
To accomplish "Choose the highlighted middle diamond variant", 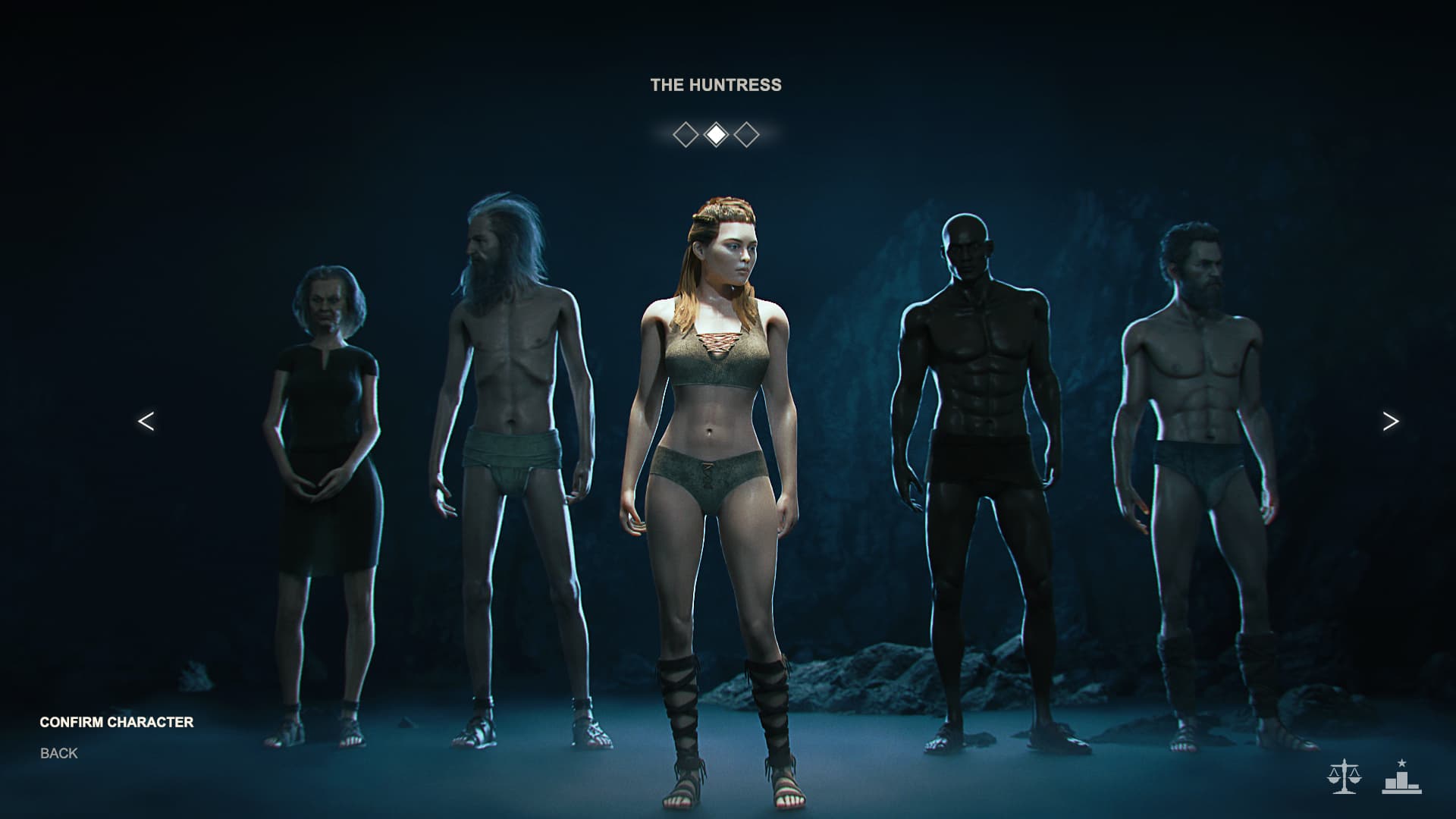I will pos(716,135).
